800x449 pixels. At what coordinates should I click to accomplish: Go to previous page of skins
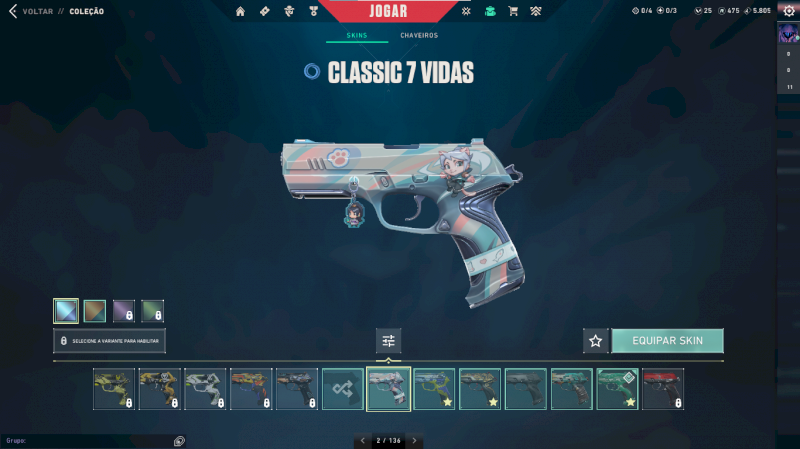click(x=361, y=440)
